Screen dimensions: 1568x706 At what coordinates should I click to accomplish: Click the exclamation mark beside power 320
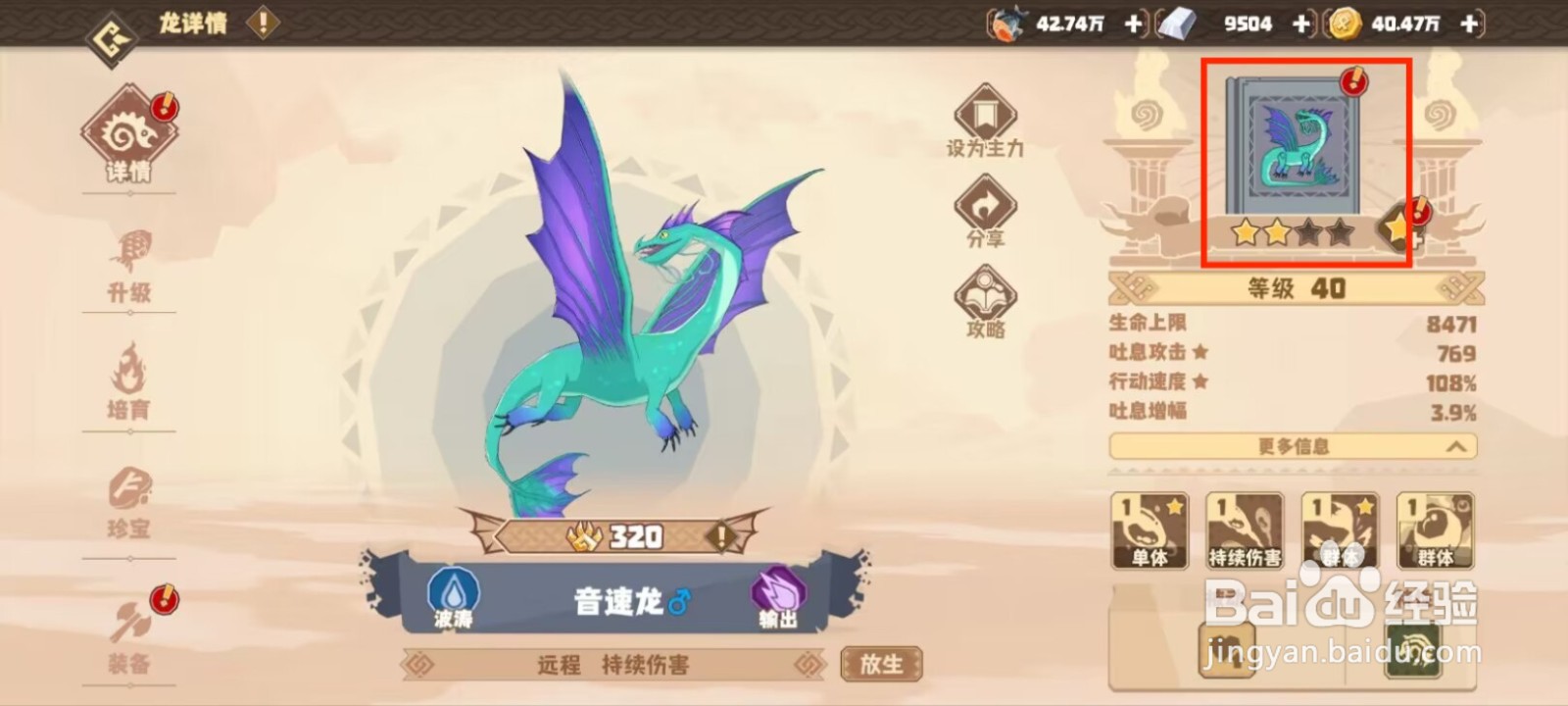click(x=721, y=535)
